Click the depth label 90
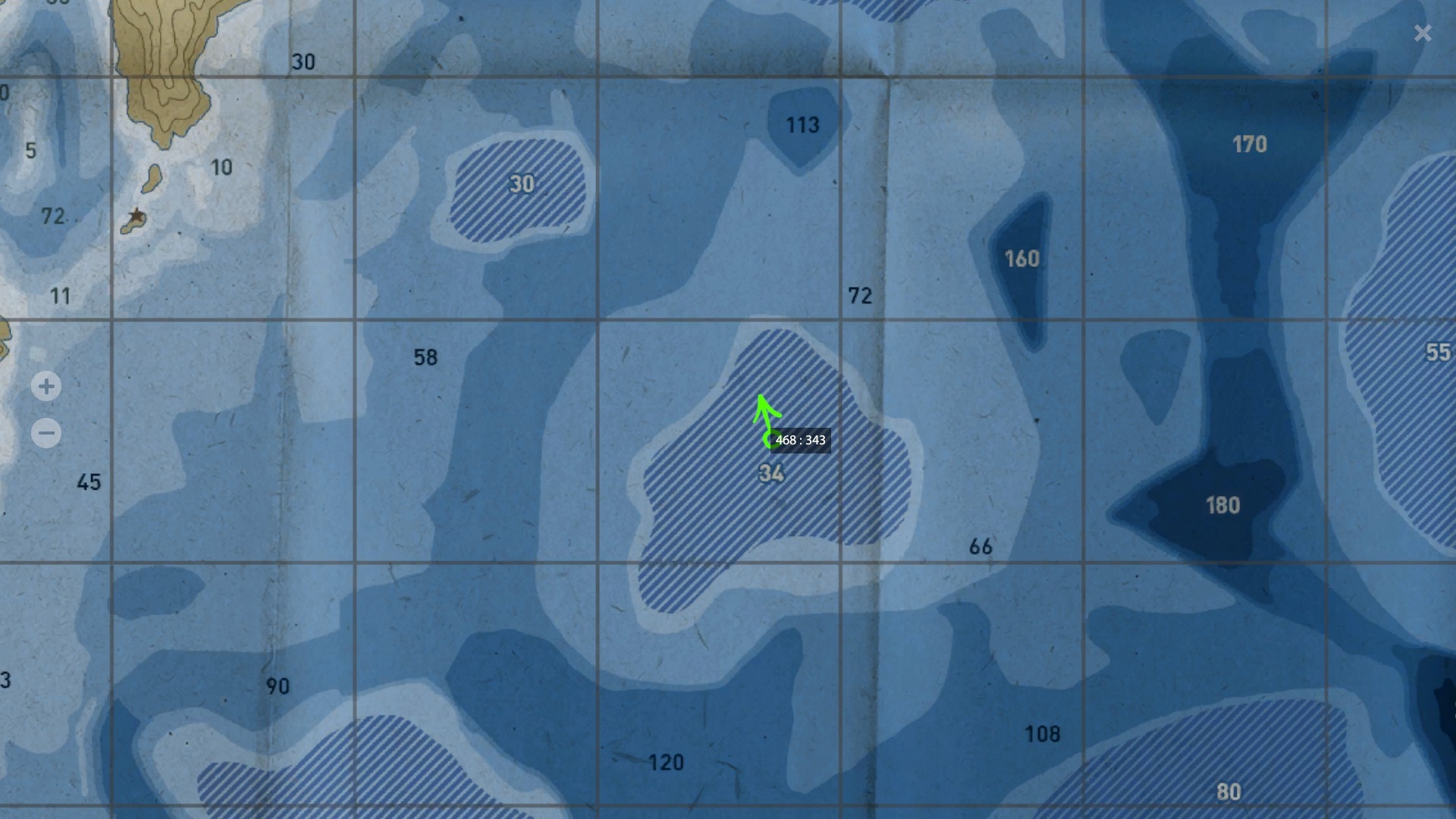The width and height of the screenshot is (1456, 819). pos(278,686)
